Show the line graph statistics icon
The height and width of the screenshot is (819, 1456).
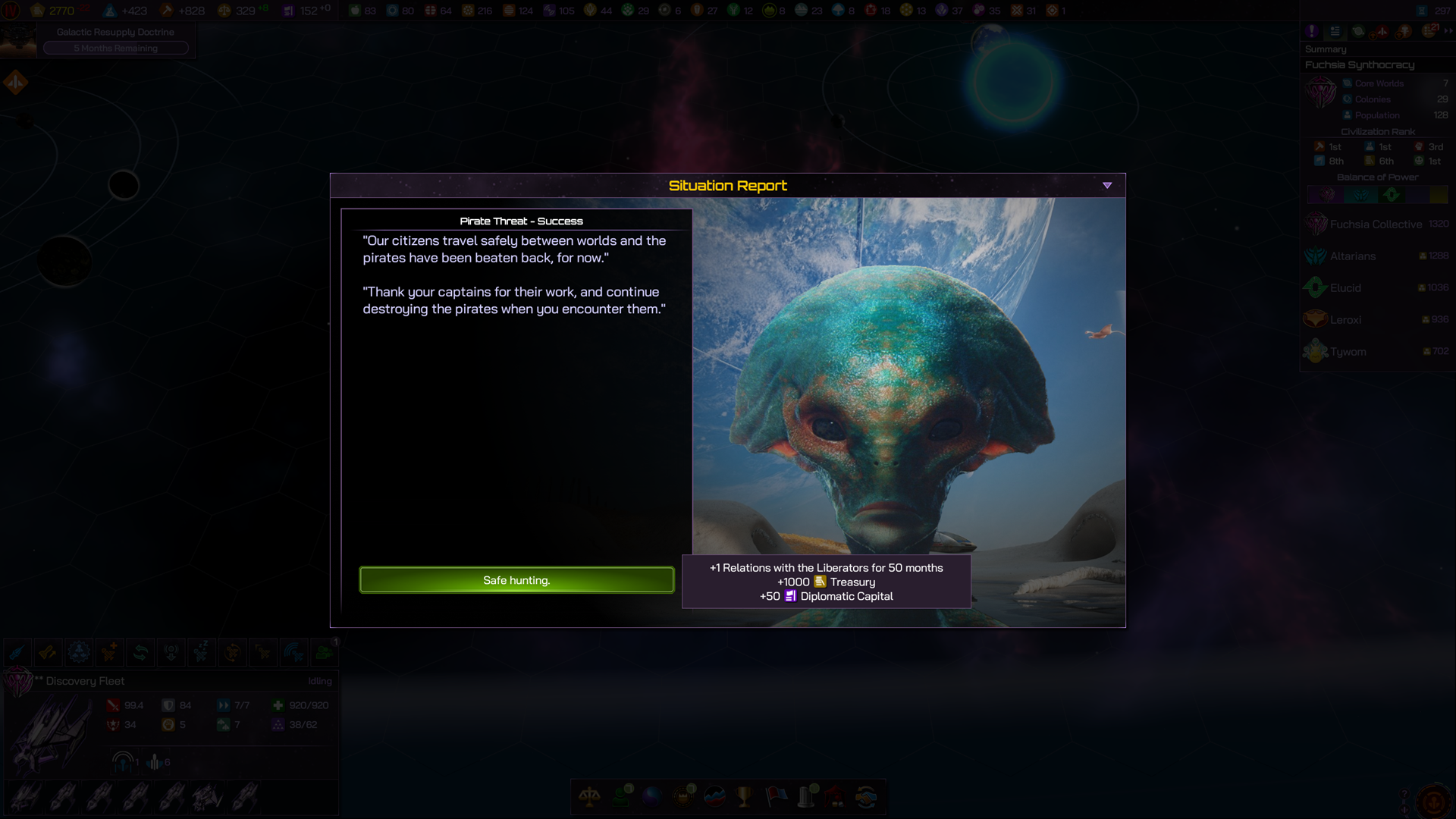click(x=714, y=797)
